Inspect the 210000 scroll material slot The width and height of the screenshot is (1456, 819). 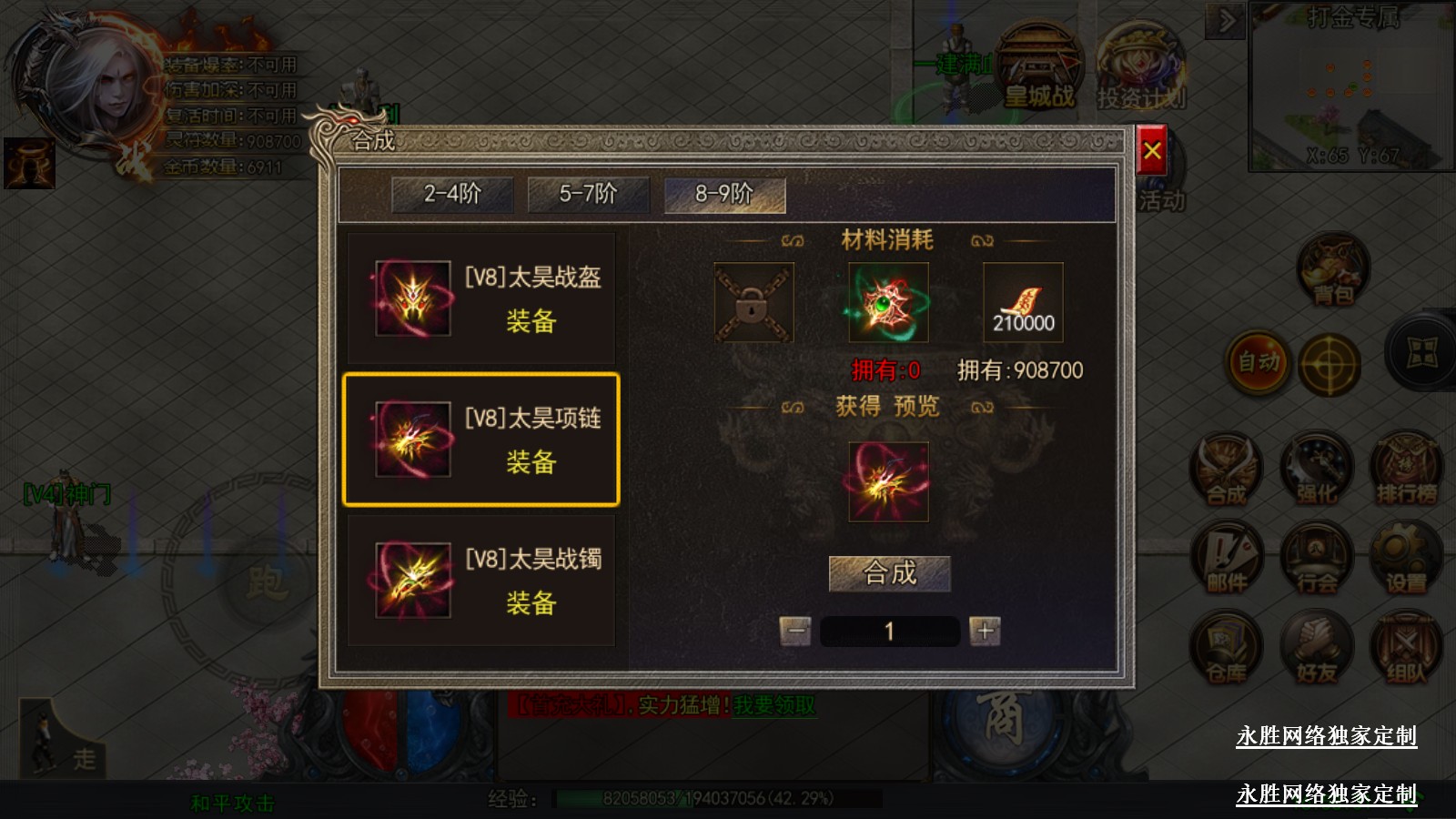pyautogui.click(x=1023, y=303)
